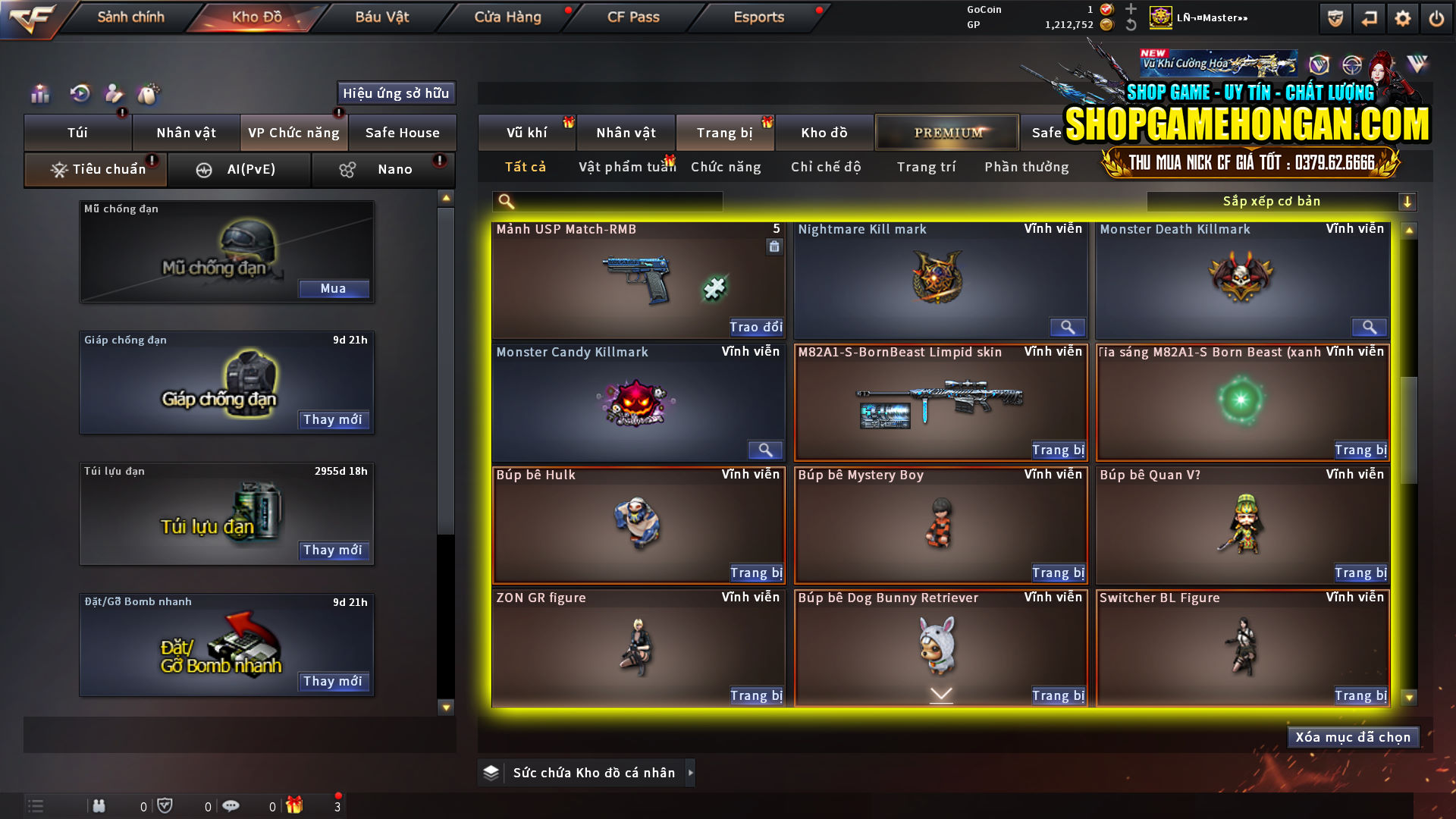Image resolution: width=1456 pixels, height=819 pixels.
Task: Select the character assist icon next to the replay icon
Action: (114, 93)
